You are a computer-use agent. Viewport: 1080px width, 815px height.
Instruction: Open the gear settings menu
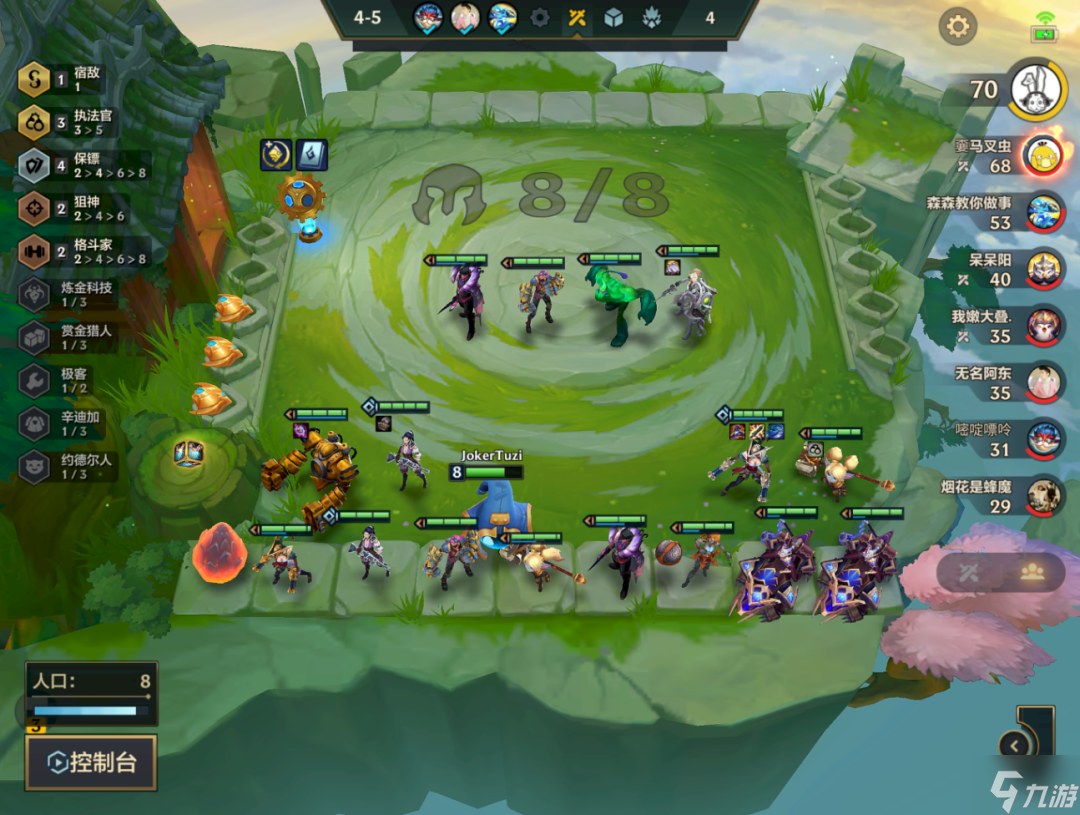coord(957,26)
